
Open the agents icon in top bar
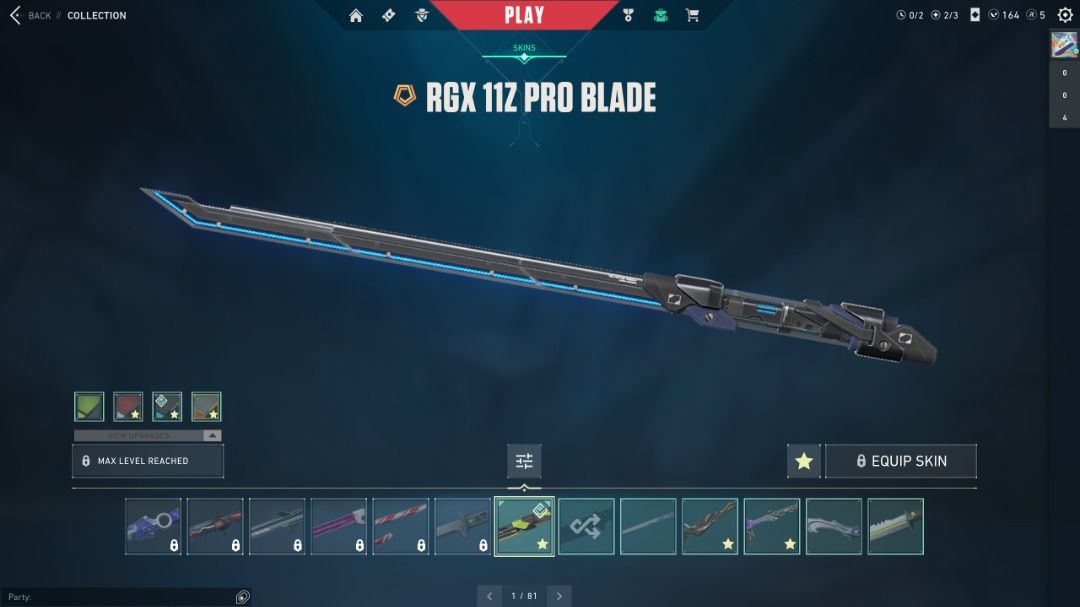tap(422, 15)
